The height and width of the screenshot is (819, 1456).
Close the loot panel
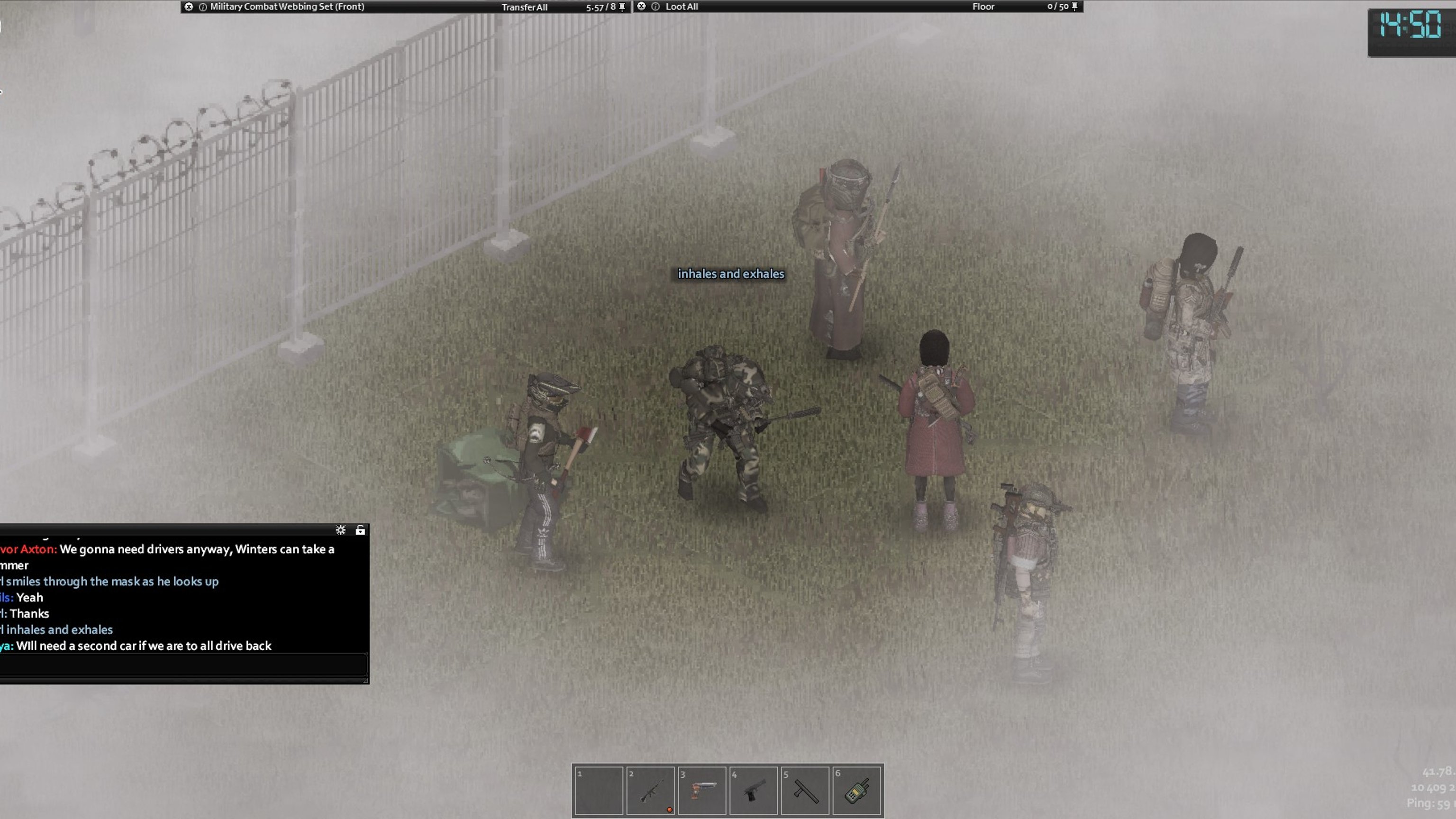pyautogui.click(x=641, y=6)
